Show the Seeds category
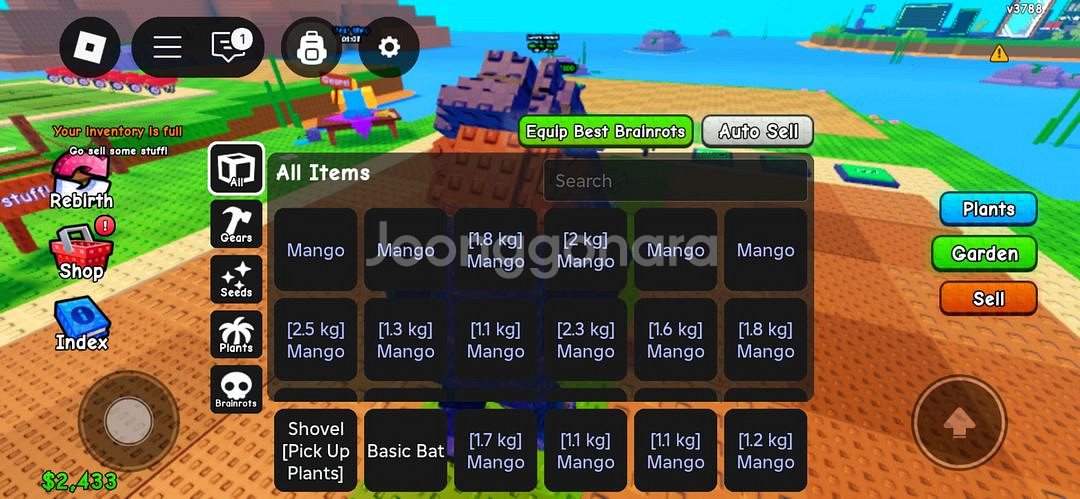This screenshot has height=499, width=1080. click(x=237, y=279)
